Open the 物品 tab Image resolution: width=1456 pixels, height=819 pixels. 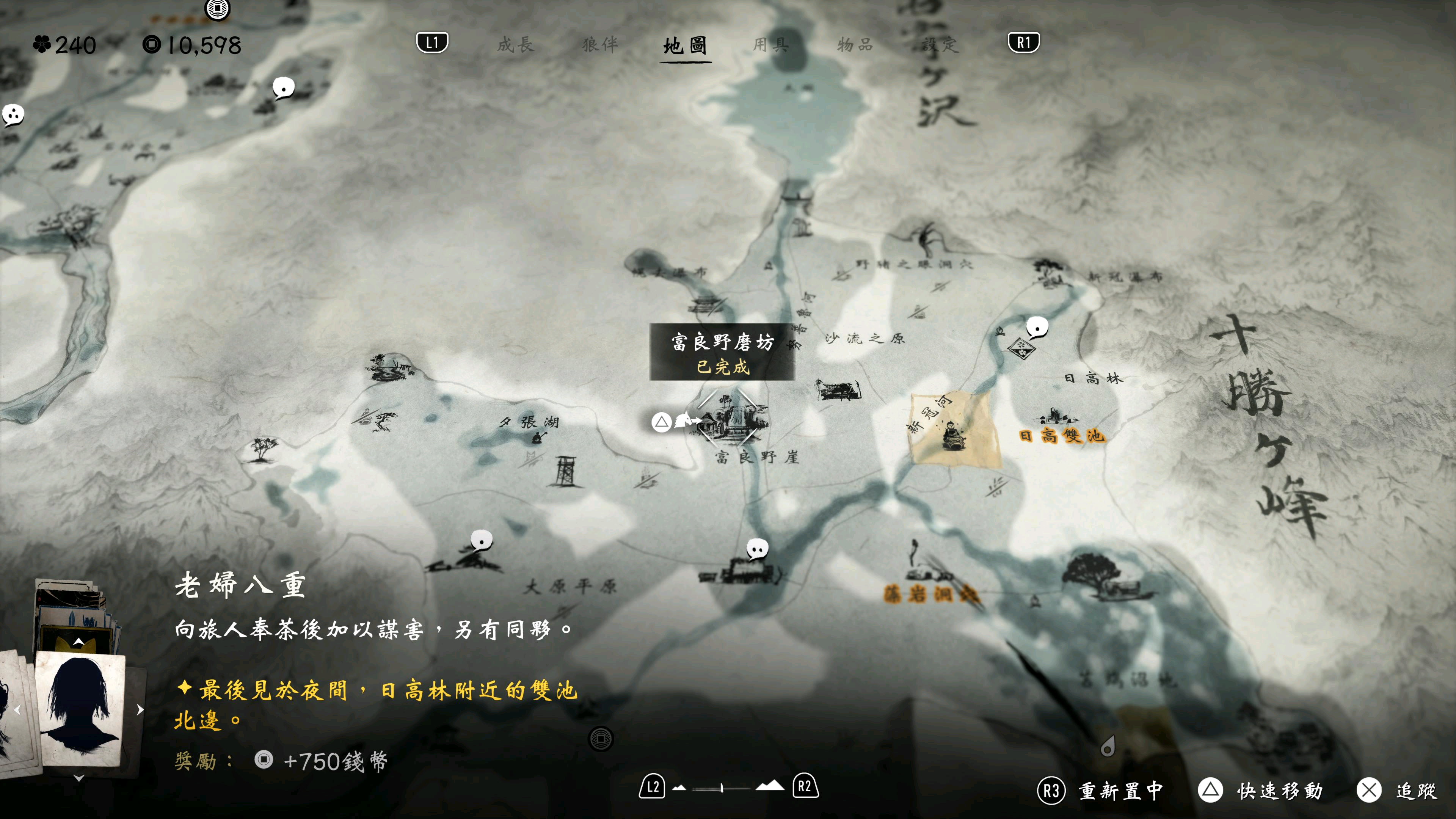coord(855,44)
